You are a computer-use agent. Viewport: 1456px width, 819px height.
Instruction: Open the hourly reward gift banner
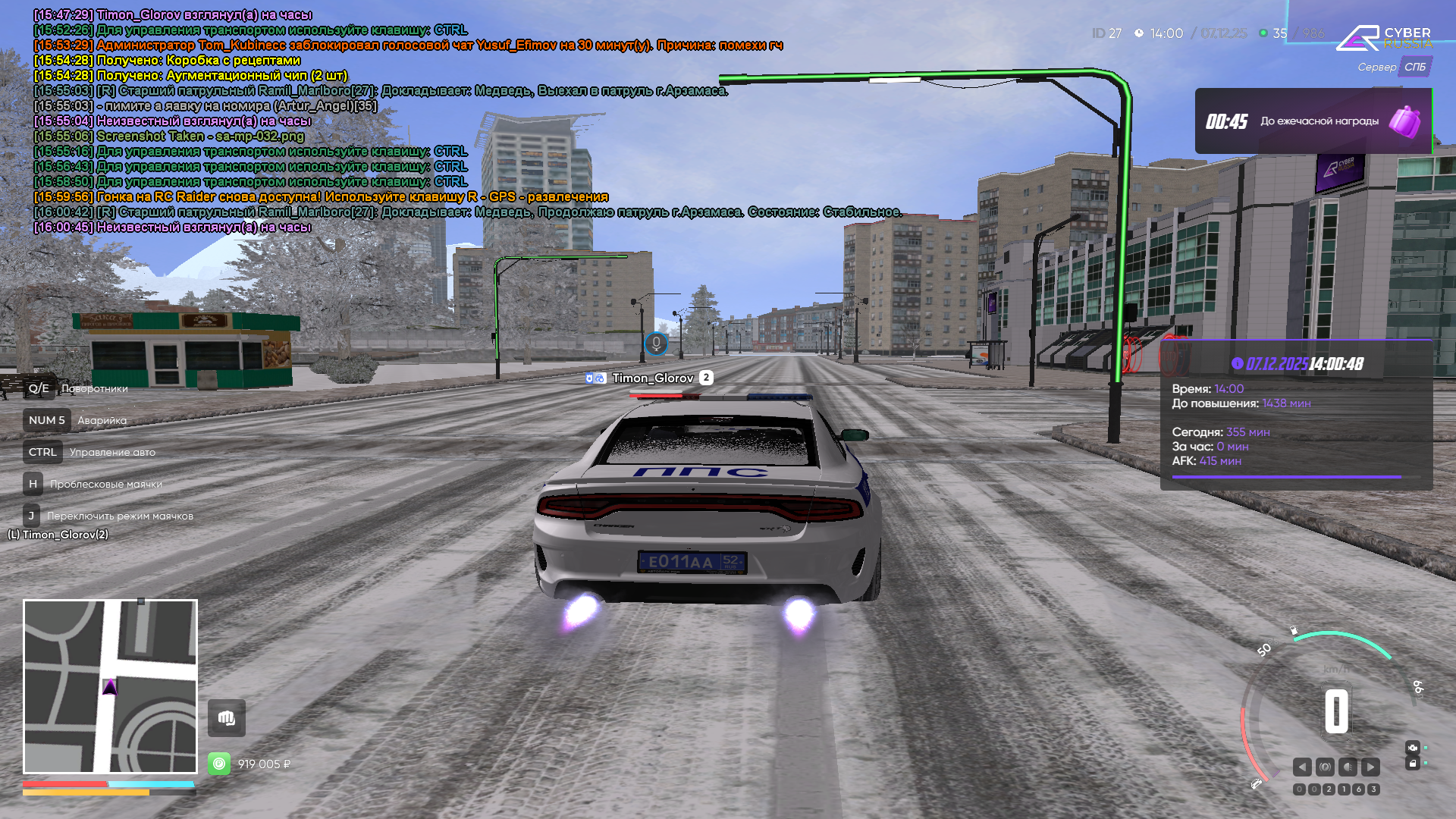1313,121
